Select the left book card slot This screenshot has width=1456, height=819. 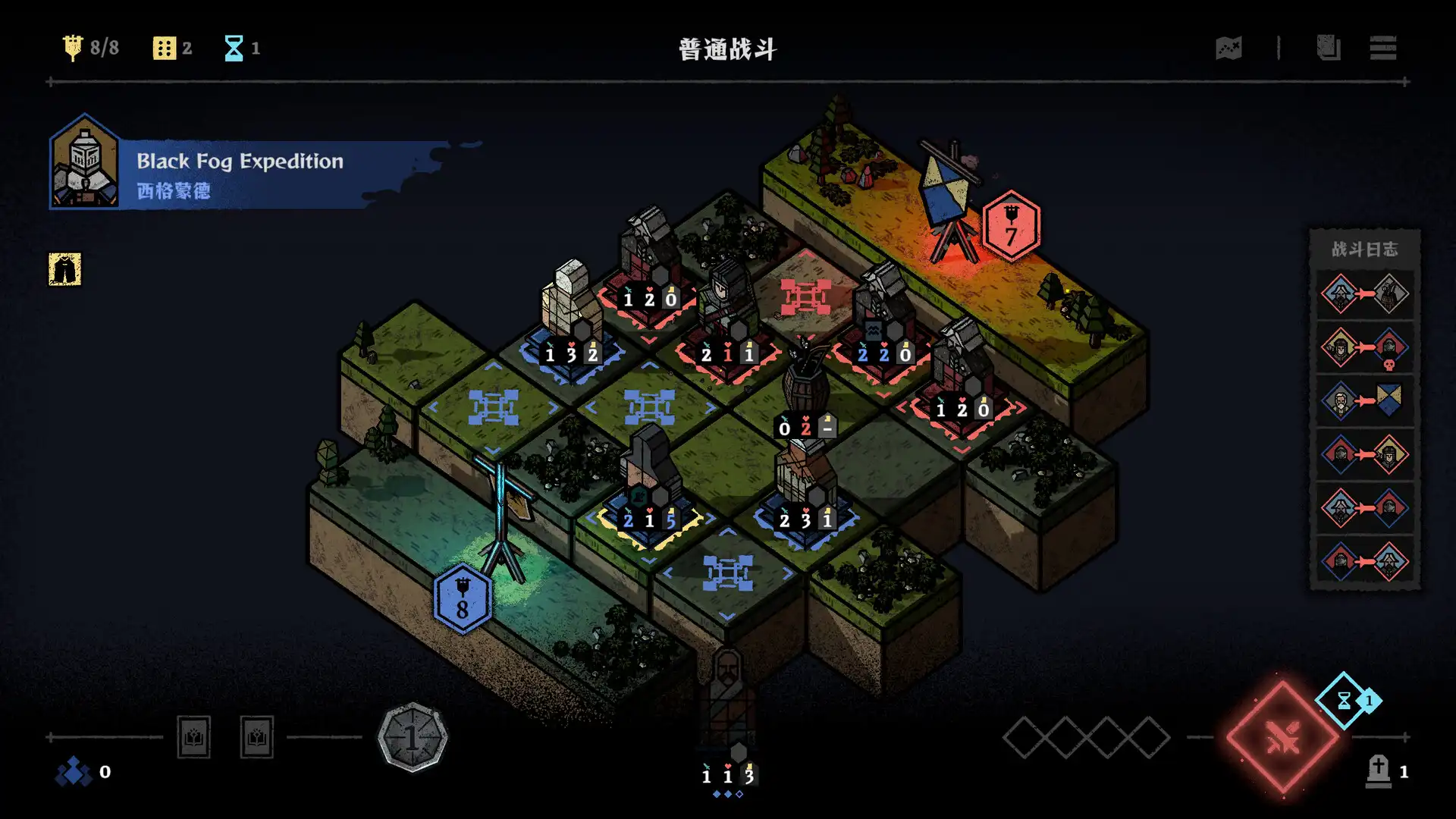[x=193, y=736]
